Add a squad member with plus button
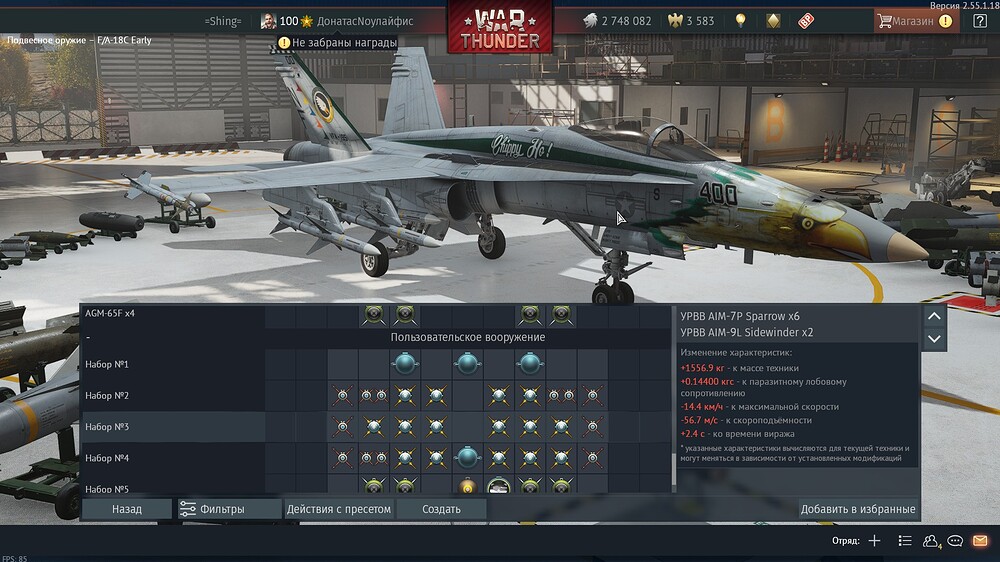This screenshot has height=562, width=1000. pos(874,541)
